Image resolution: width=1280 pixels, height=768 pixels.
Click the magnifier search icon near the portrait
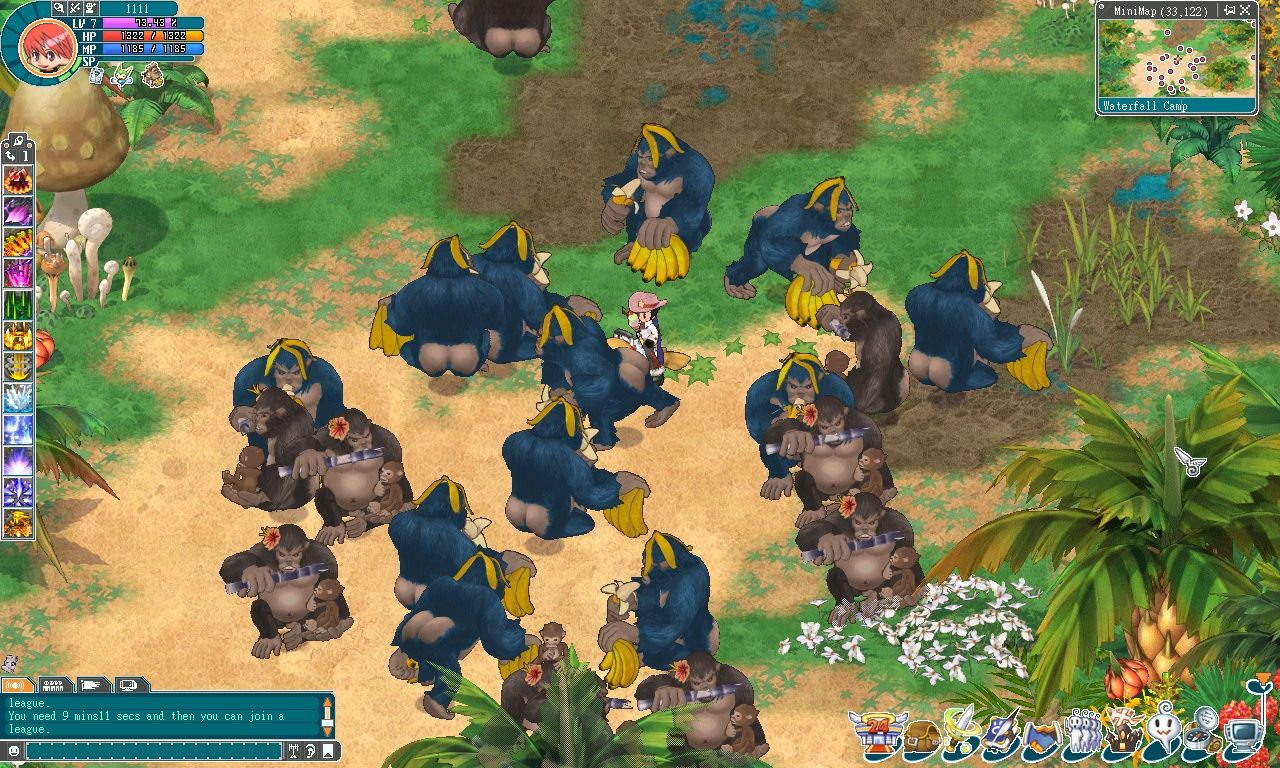tap(59, 8)
